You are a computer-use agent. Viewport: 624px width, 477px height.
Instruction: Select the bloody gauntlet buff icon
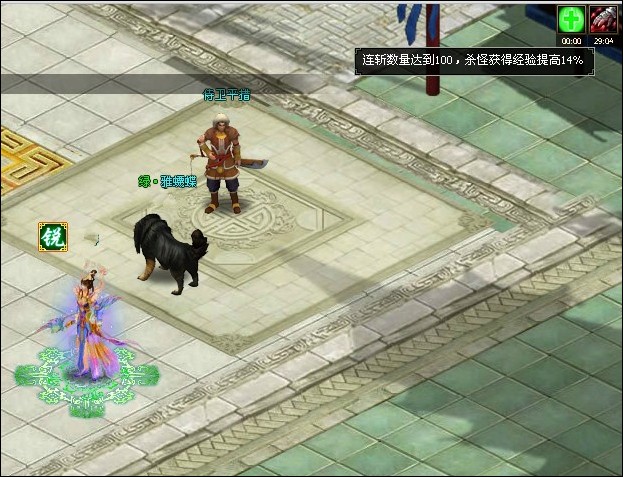[x=603, y=20]
